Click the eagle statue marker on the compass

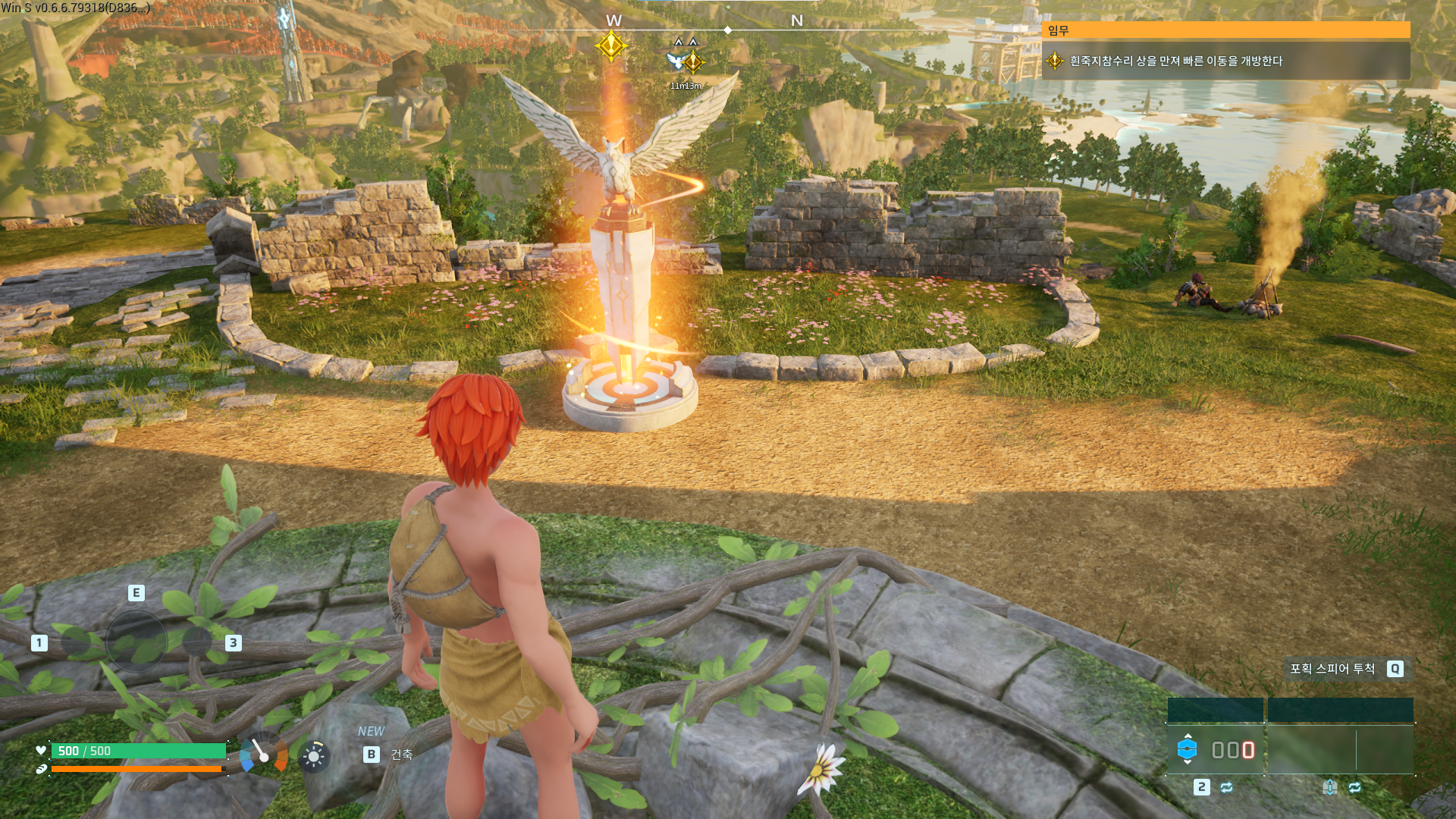click(676, 60)
